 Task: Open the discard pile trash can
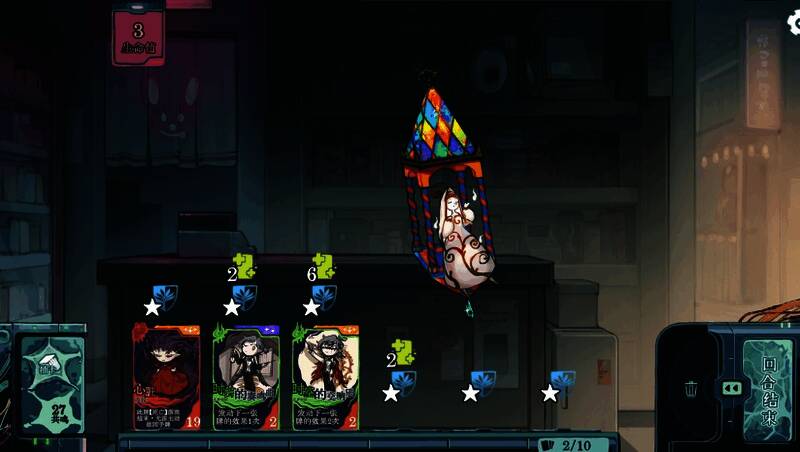pos(691,388)
